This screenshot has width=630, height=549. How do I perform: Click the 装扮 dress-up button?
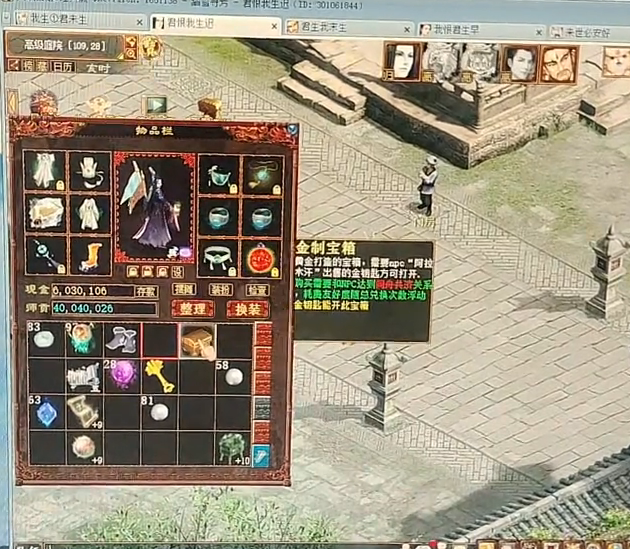click(221, 289)
